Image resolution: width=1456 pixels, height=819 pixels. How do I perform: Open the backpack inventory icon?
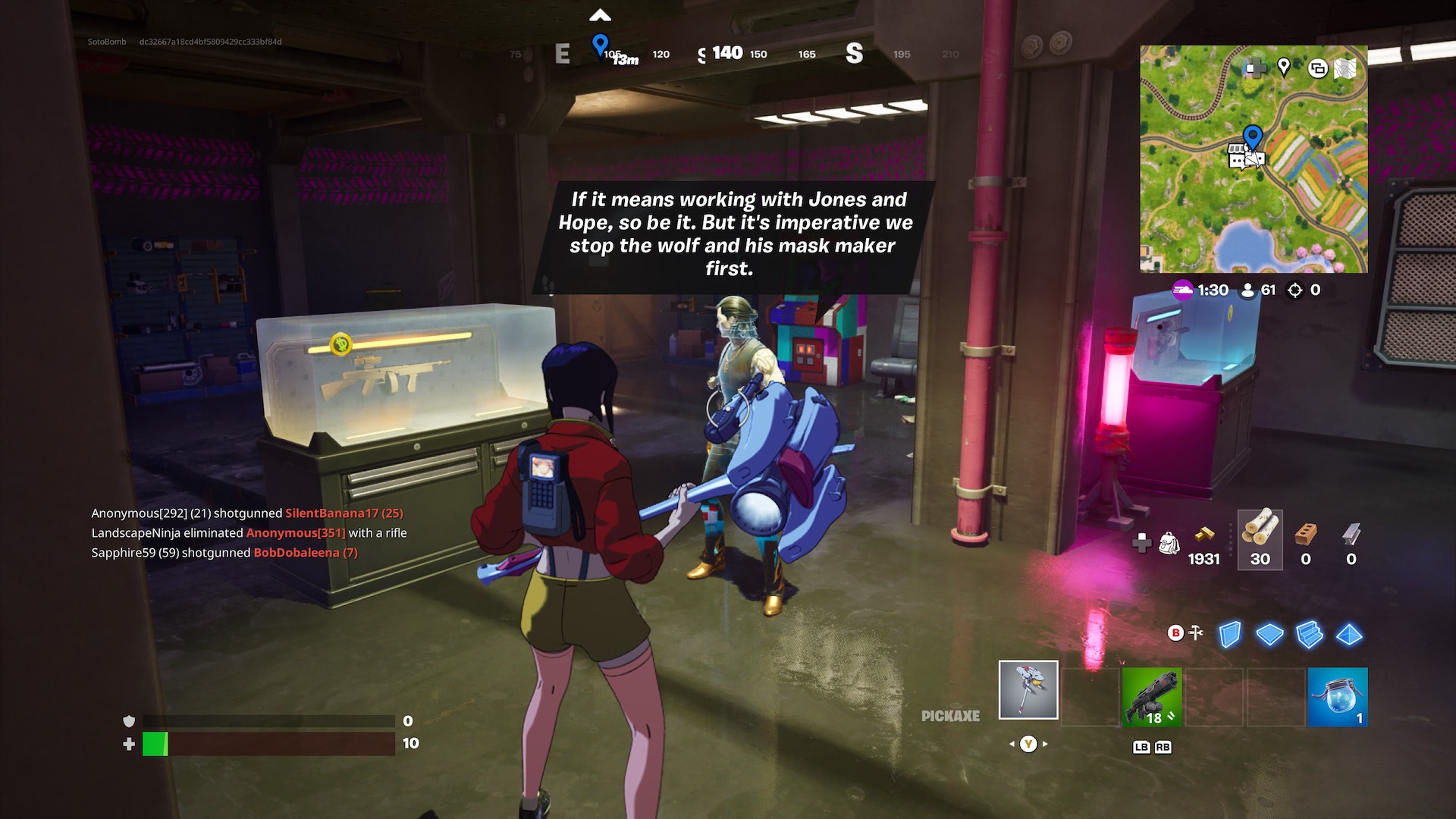1169,542
